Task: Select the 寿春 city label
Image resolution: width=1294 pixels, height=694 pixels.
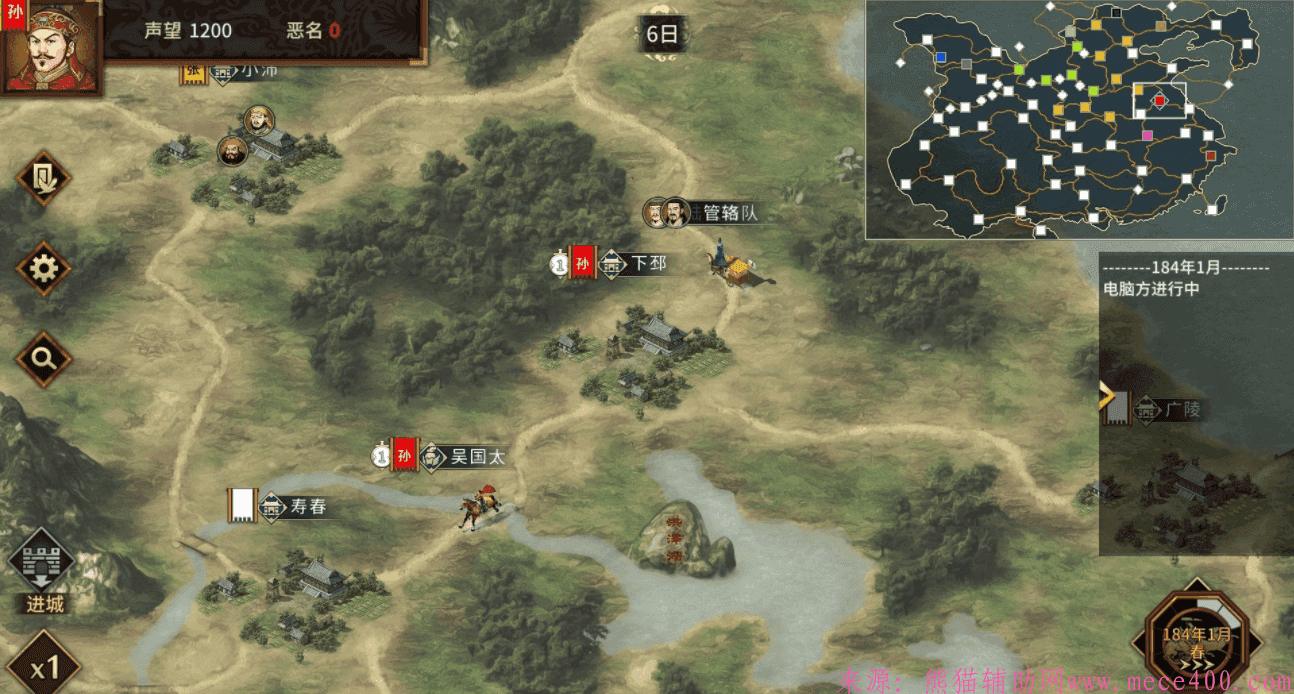Action: click(307, 507)
